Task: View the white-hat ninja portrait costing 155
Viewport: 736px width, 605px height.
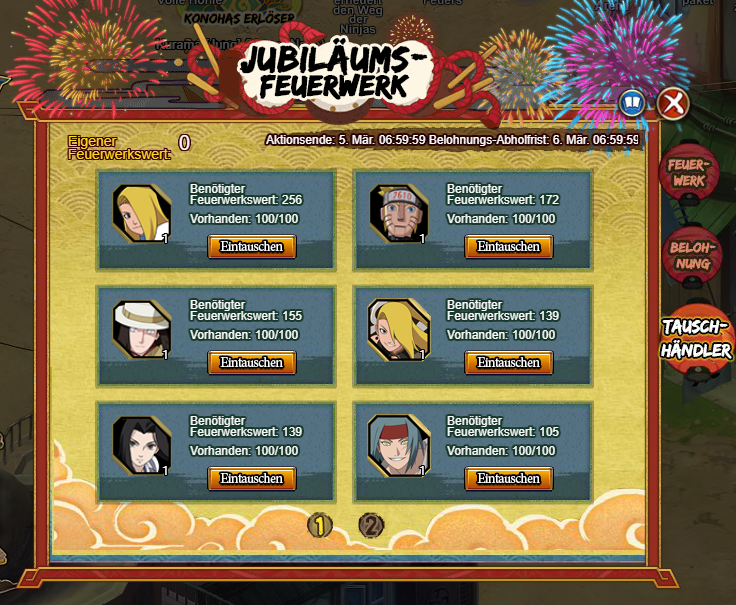Action: point(141,329)
